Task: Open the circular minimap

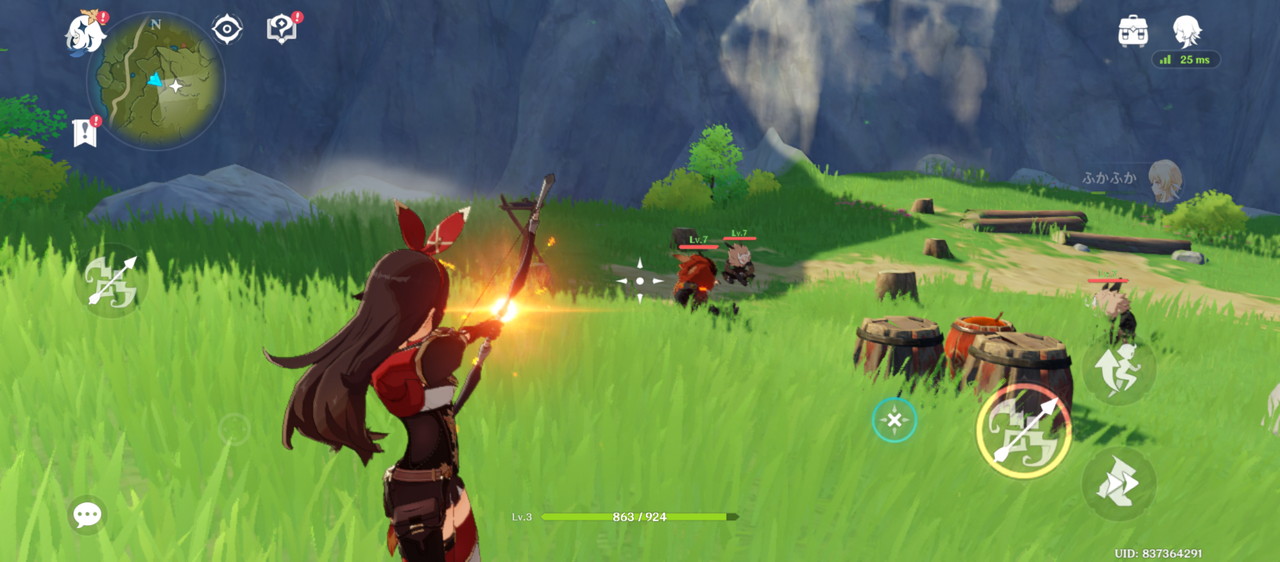Action: click(156, 81)
